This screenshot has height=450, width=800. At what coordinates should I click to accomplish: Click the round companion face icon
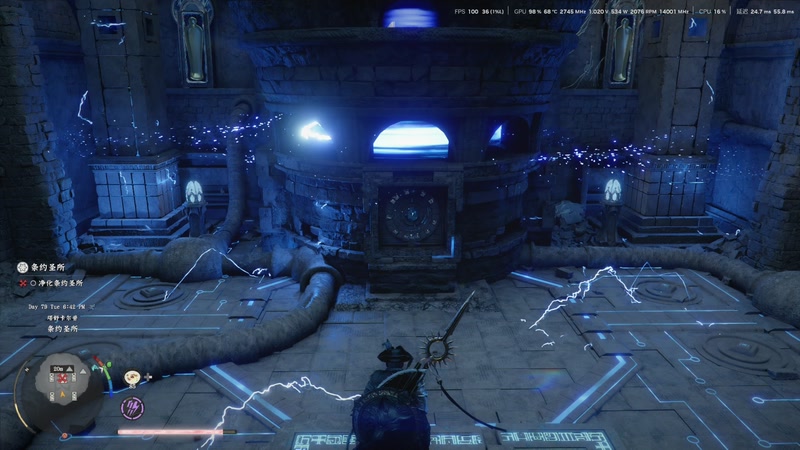click(x=131, y=377)
